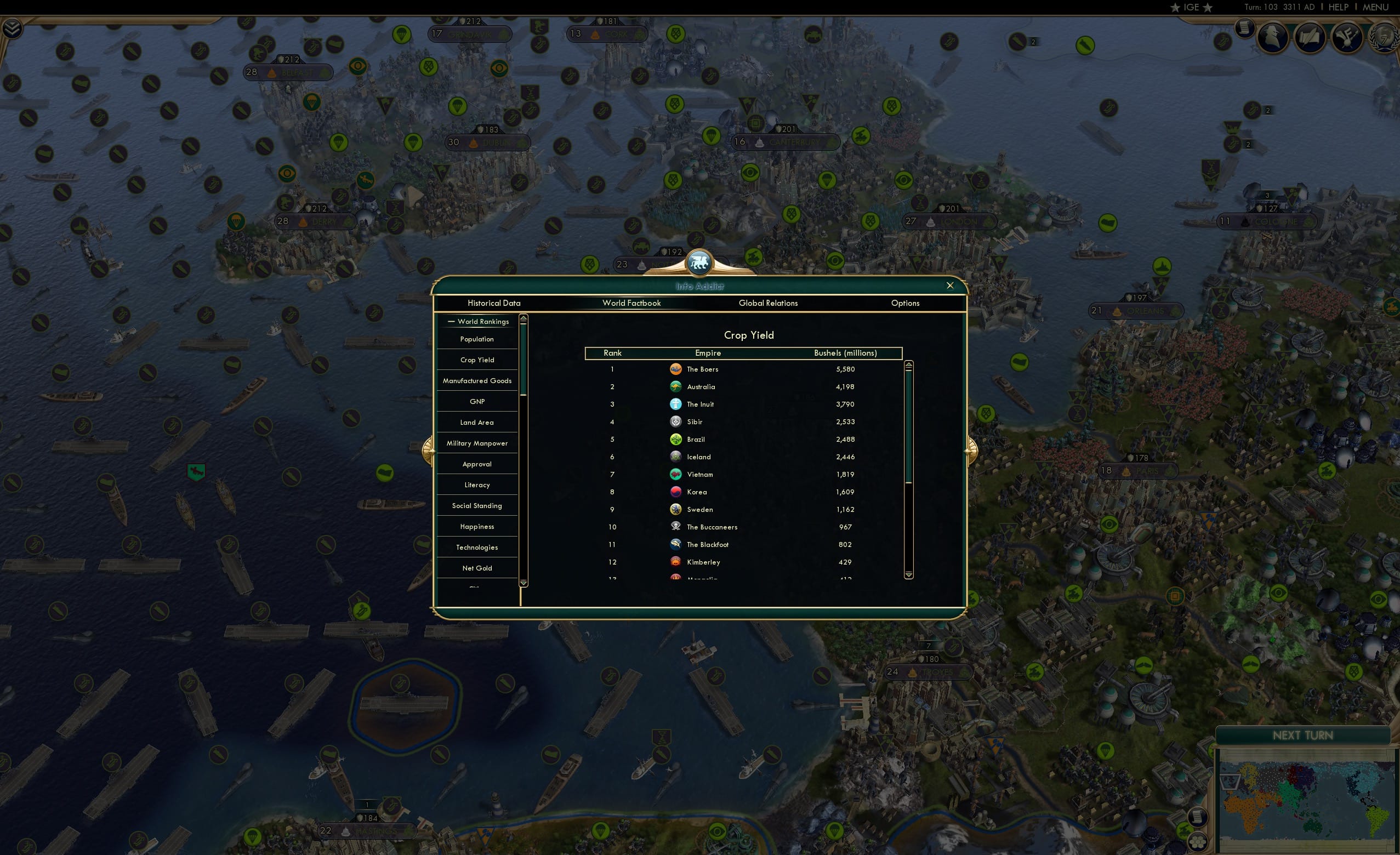Open the espionage overview icon
This screenshot has width=1400, height=855.
point(1272,37)
